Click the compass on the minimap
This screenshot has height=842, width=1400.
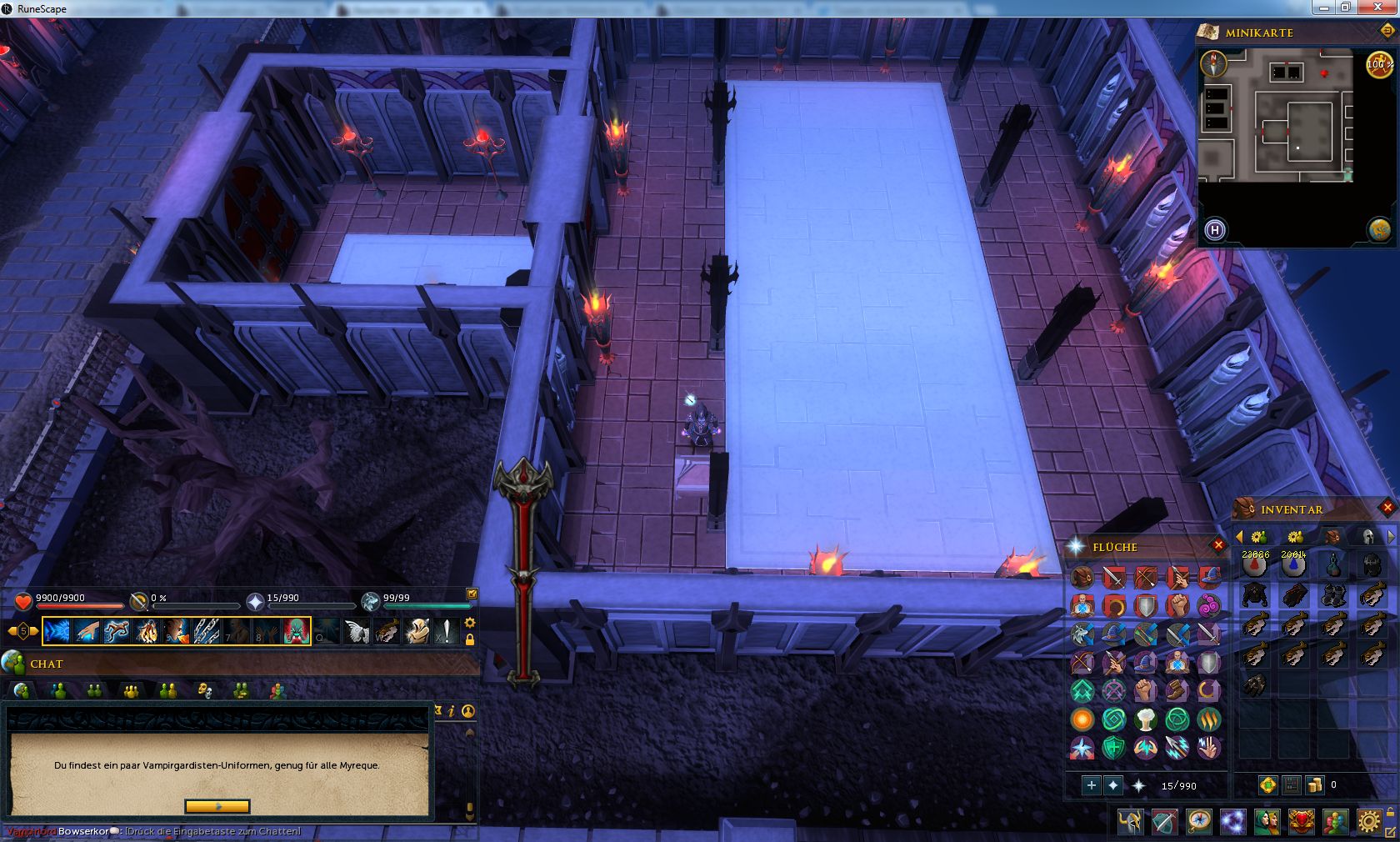[x=1214, y=63]
